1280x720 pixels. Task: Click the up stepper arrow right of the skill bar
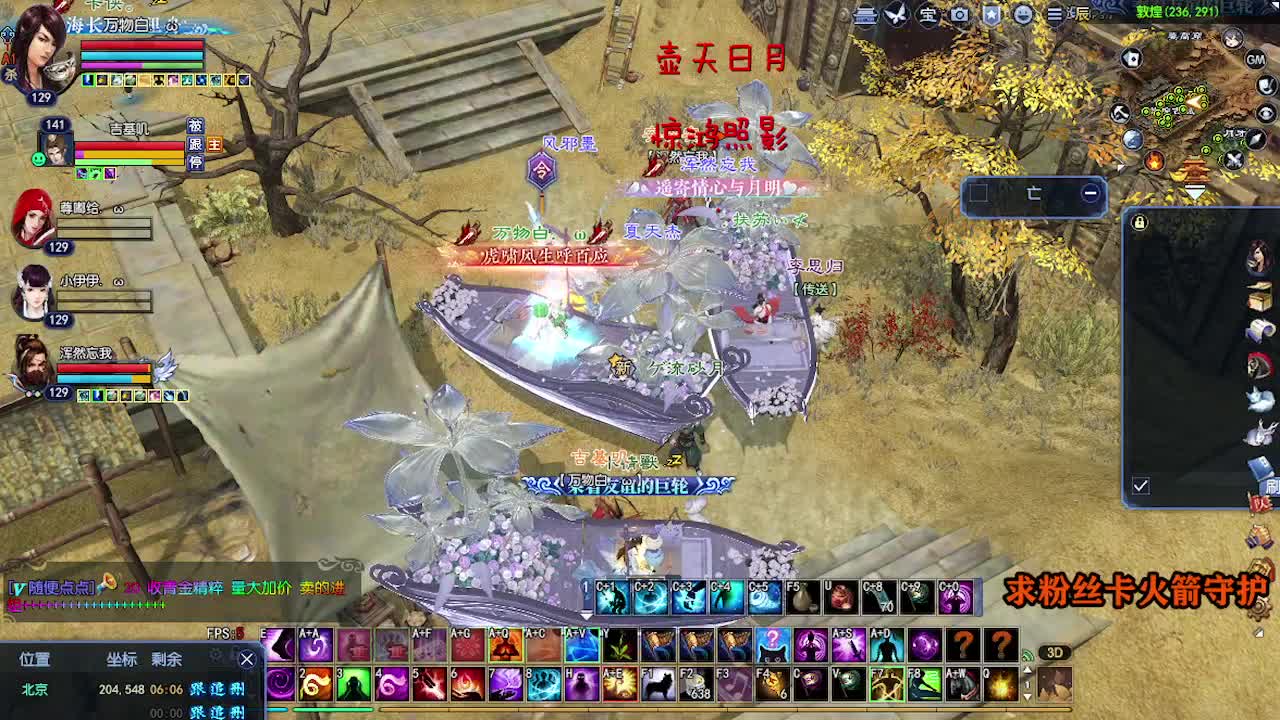coord(1027,669)
